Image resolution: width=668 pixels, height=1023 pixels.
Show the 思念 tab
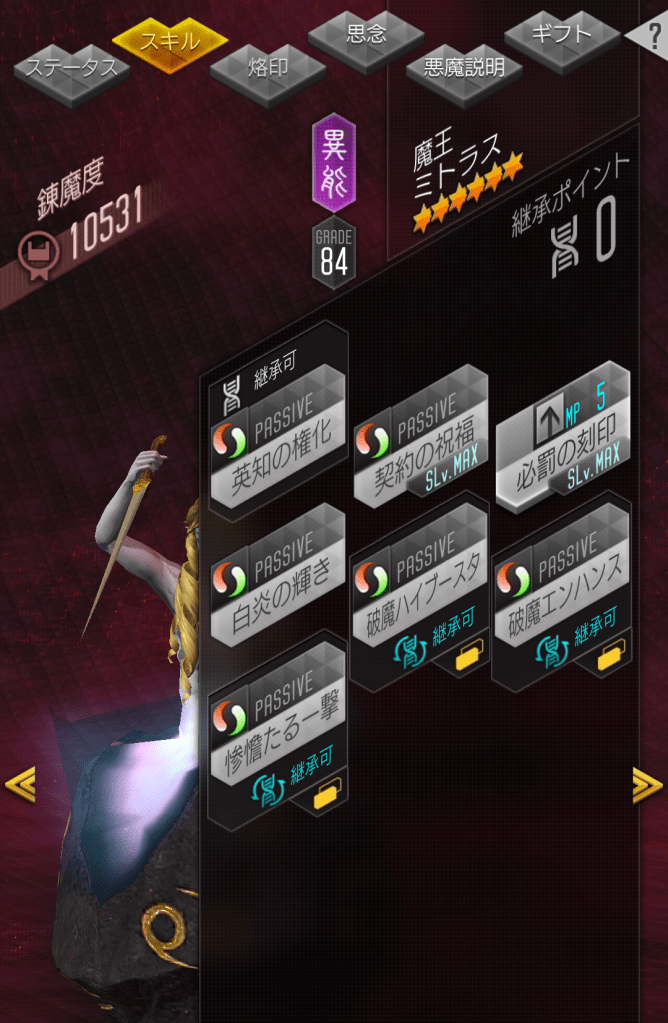(366, 35)
